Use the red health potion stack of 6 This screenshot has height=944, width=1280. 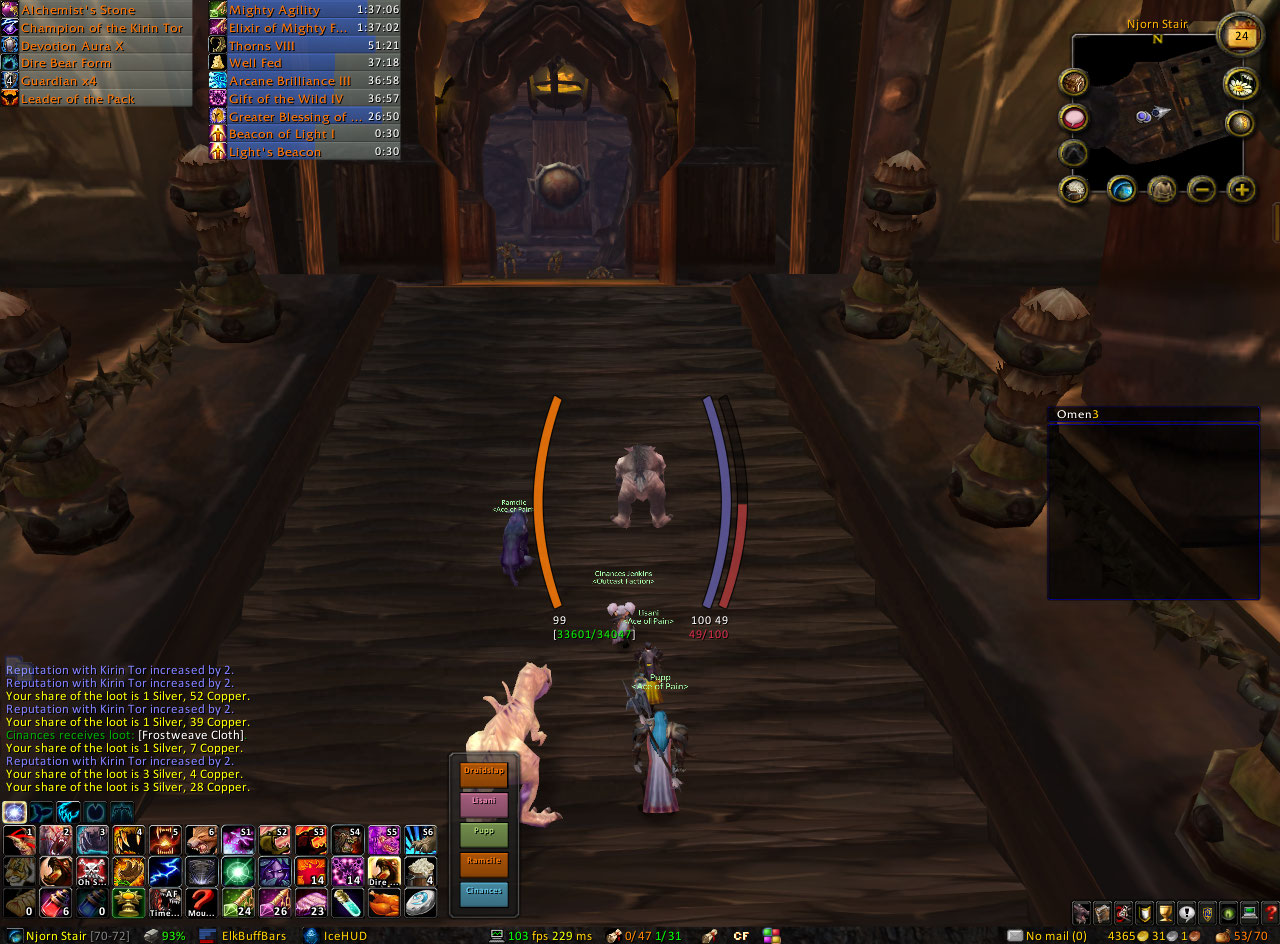pyautogui.click(x=55, y=902)
